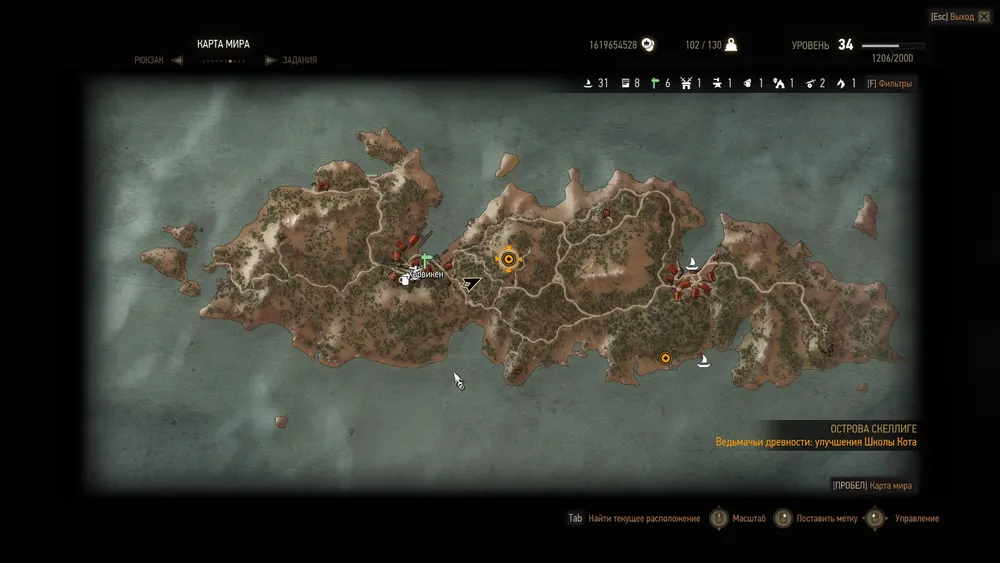Select the large orange tracked quest marker
Viewport: 1000px width, 563px height.
pyautogui.click(x=508, y=260)
